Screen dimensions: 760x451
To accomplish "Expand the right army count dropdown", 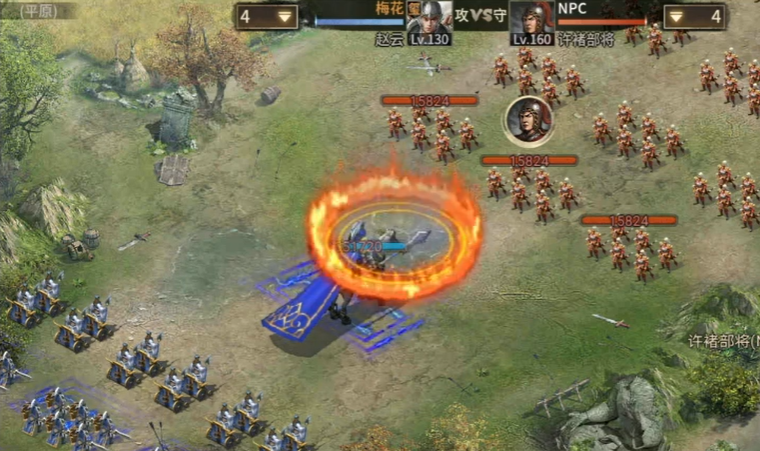I will coord(675,16).
